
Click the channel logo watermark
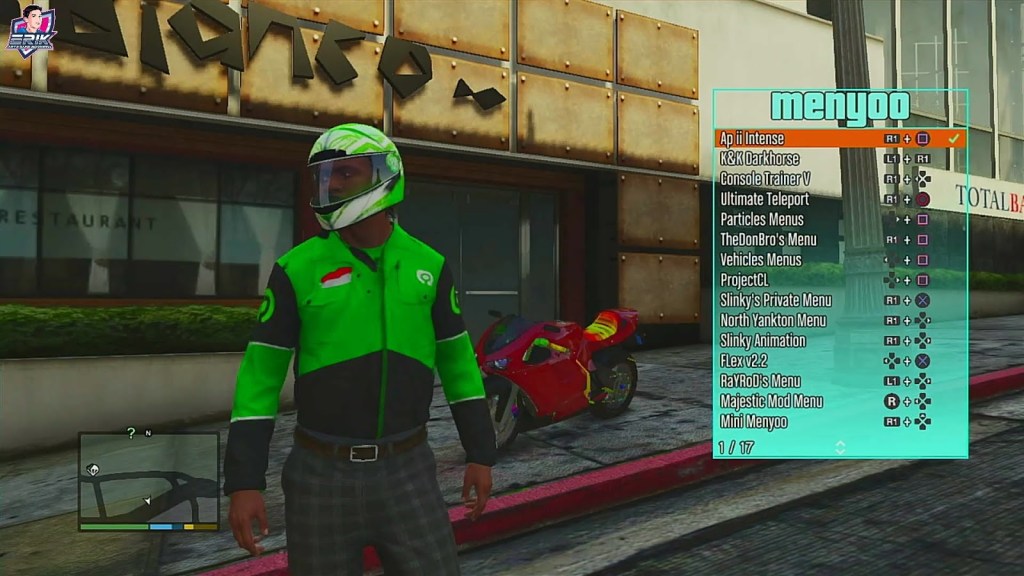(32, 30)
